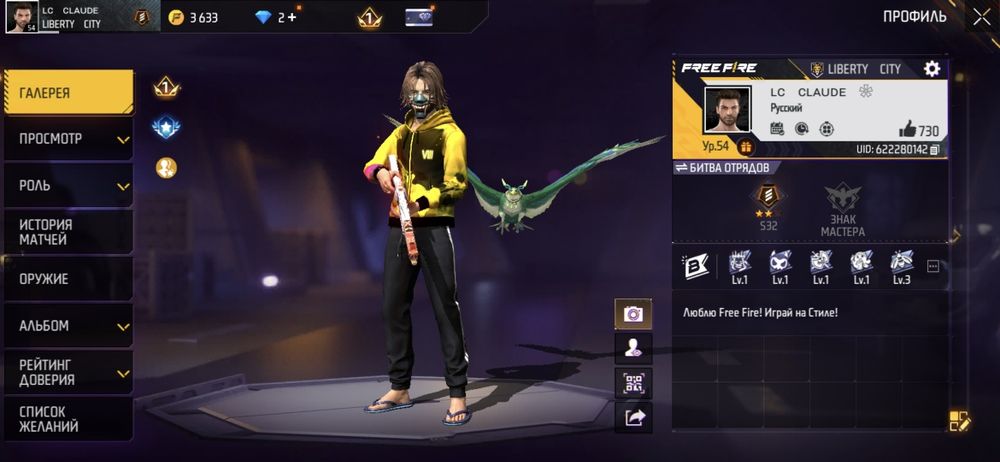The width and height of the screenshot is (1000, 462).
Task: Open Список желаний
Action: [67, 419]
